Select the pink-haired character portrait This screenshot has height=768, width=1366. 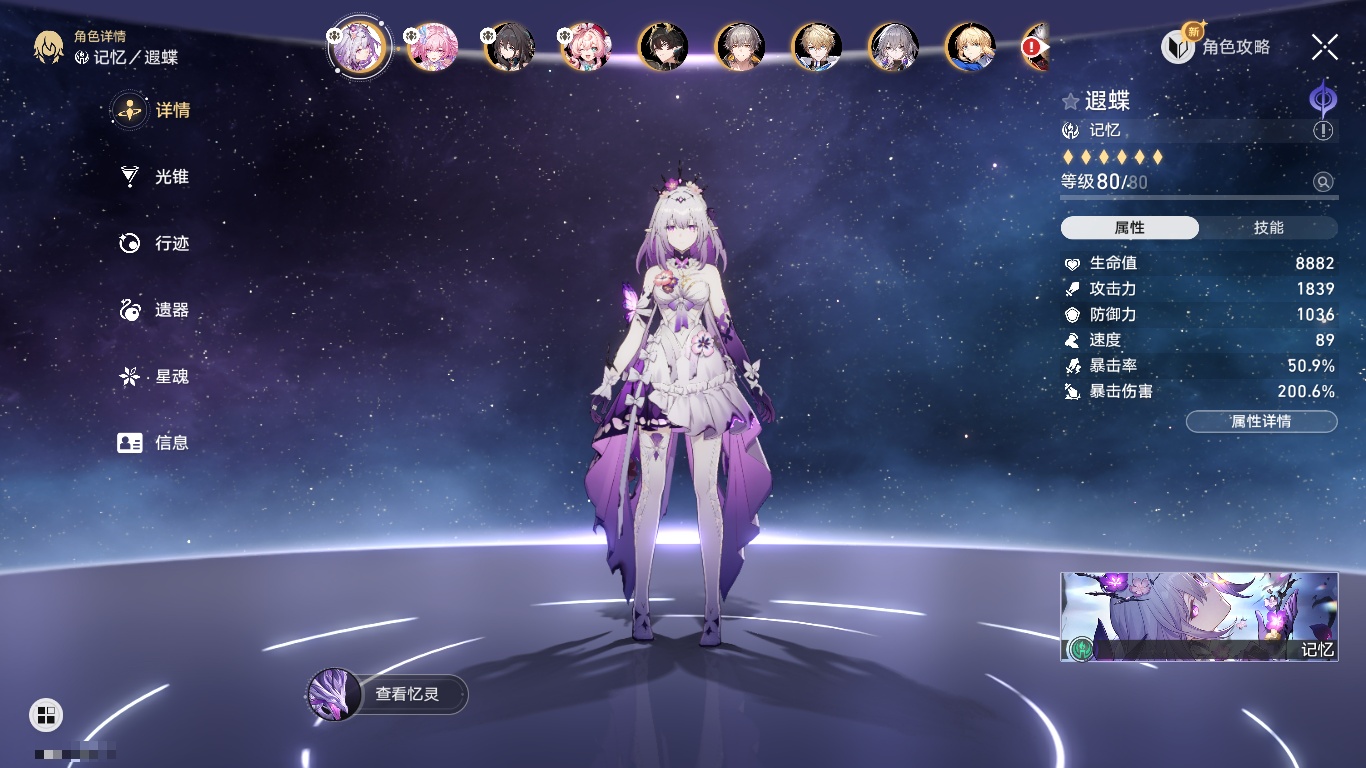pyautogui.click(x=432, y=46)
